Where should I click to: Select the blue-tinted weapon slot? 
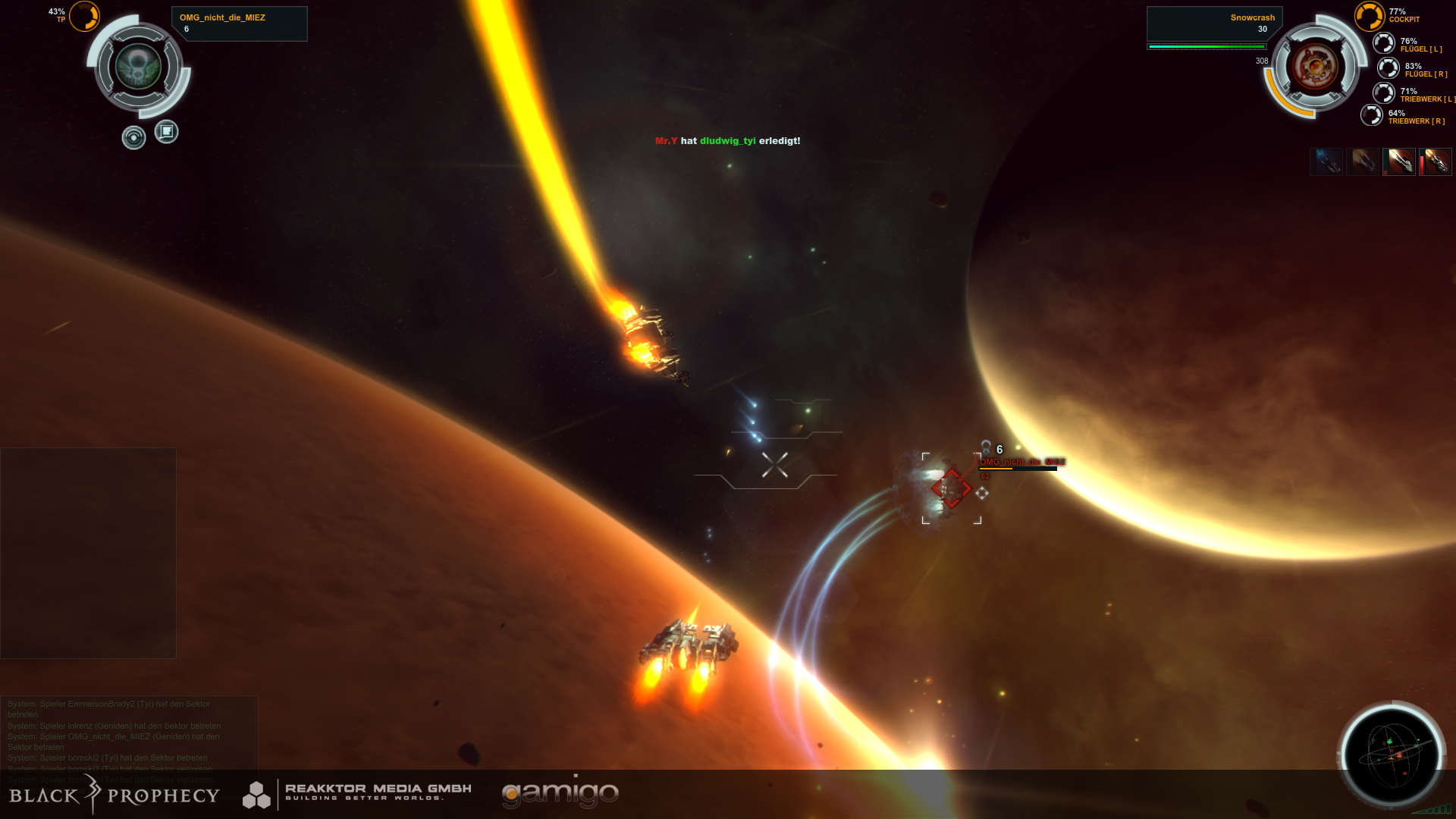click(x=1326, y=162)
